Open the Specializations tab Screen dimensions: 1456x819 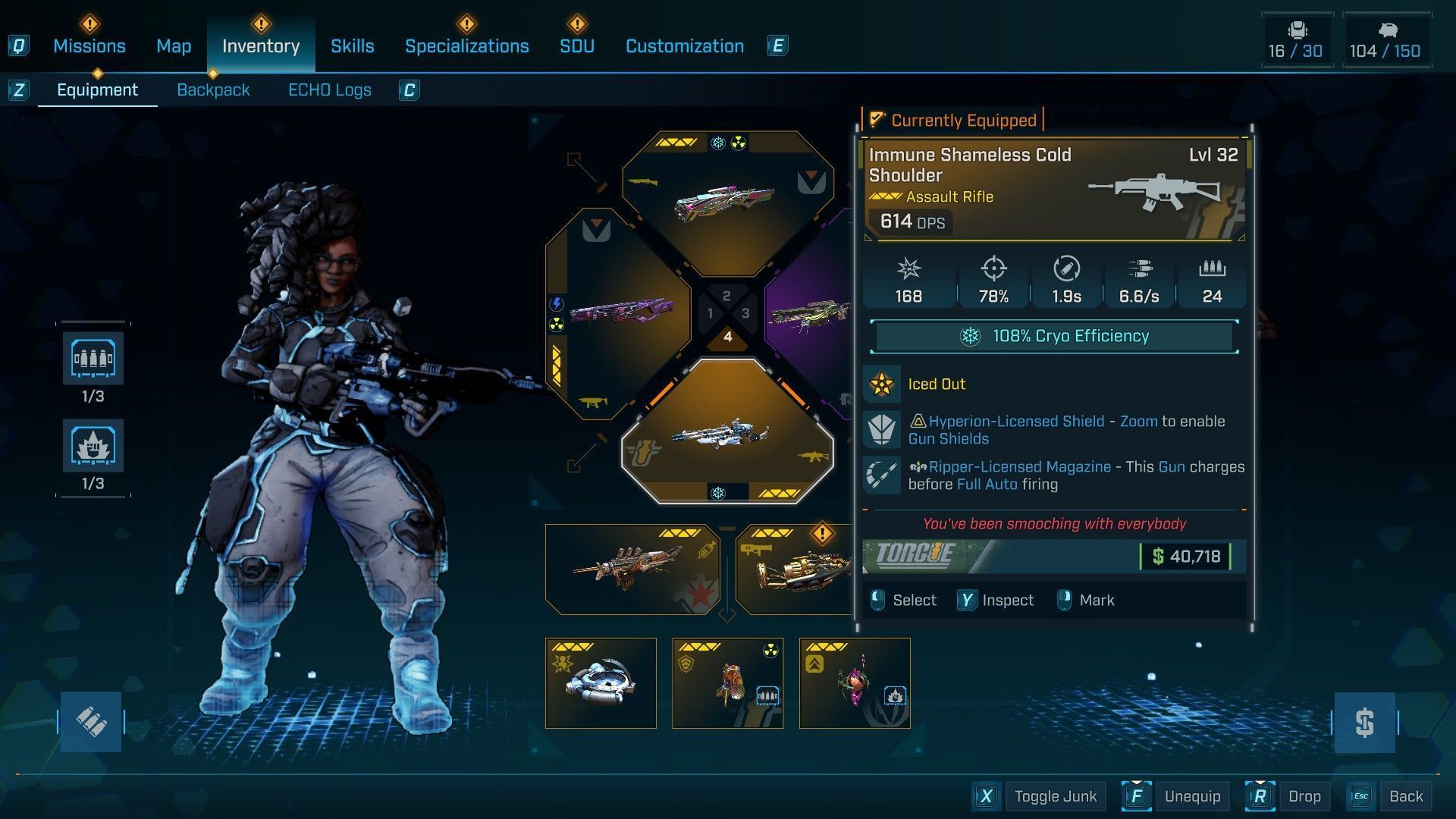466,46
